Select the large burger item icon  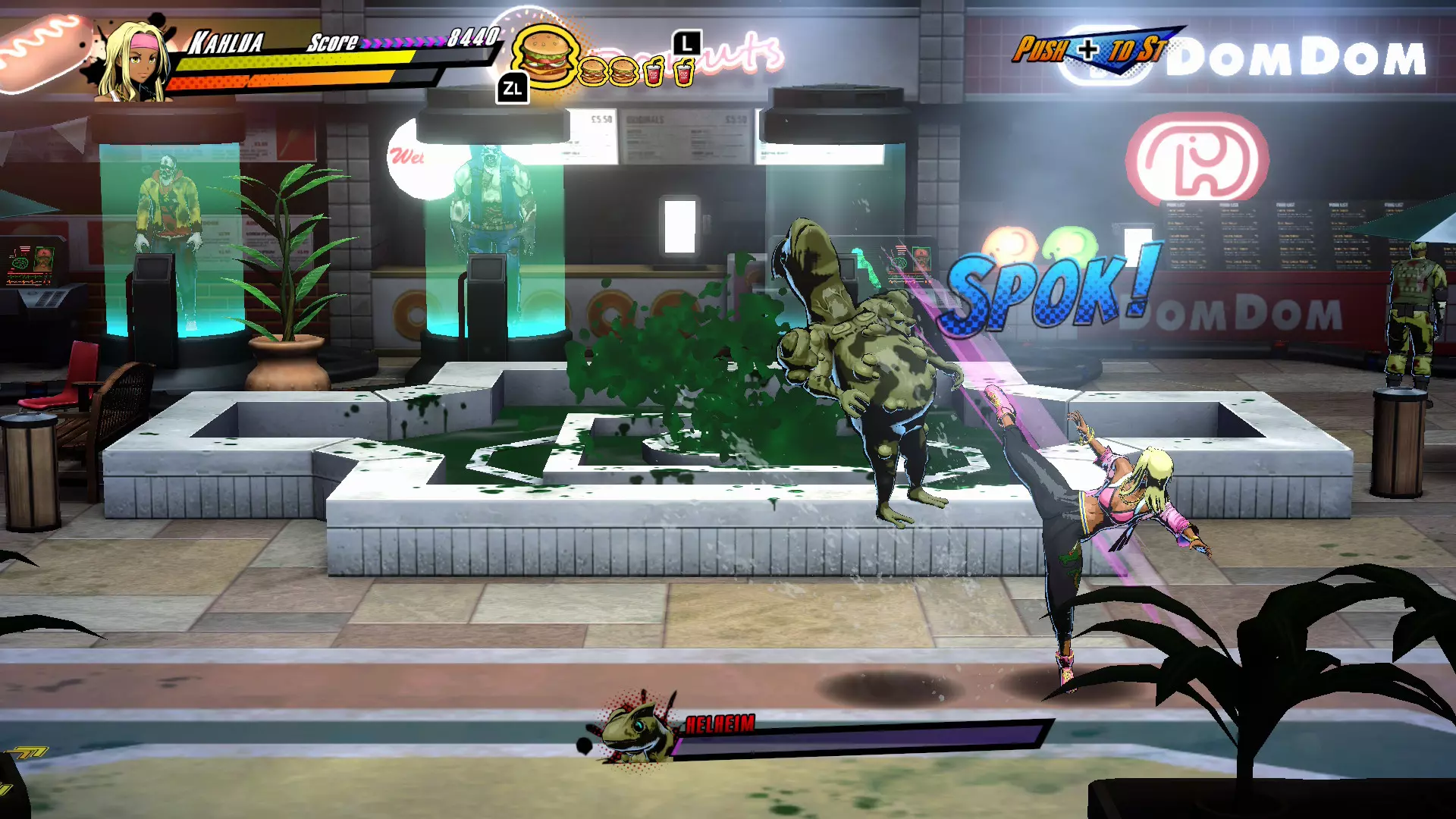click(544, 55)
